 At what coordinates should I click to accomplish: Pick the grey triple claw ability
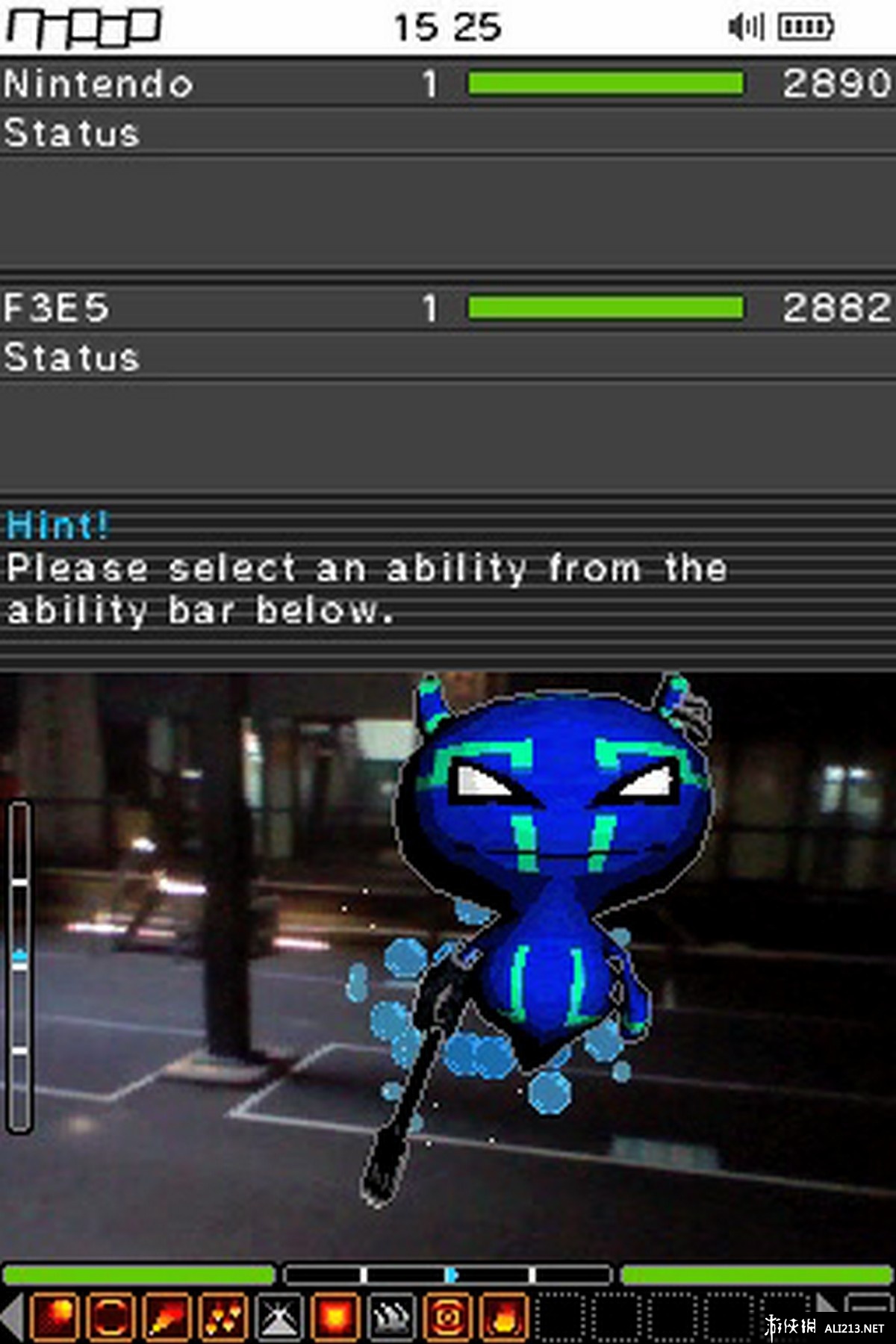pos(391,1316)
